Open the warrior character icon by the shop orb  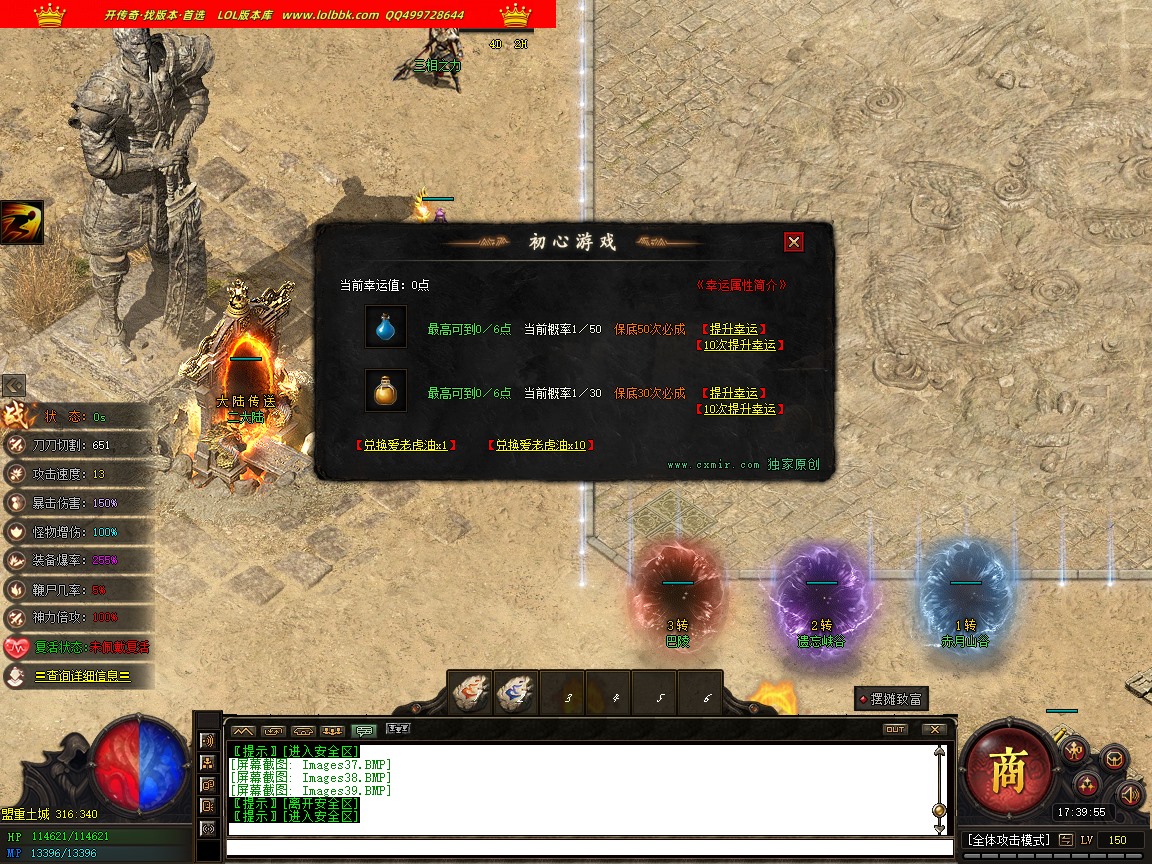click(1075, 750)
